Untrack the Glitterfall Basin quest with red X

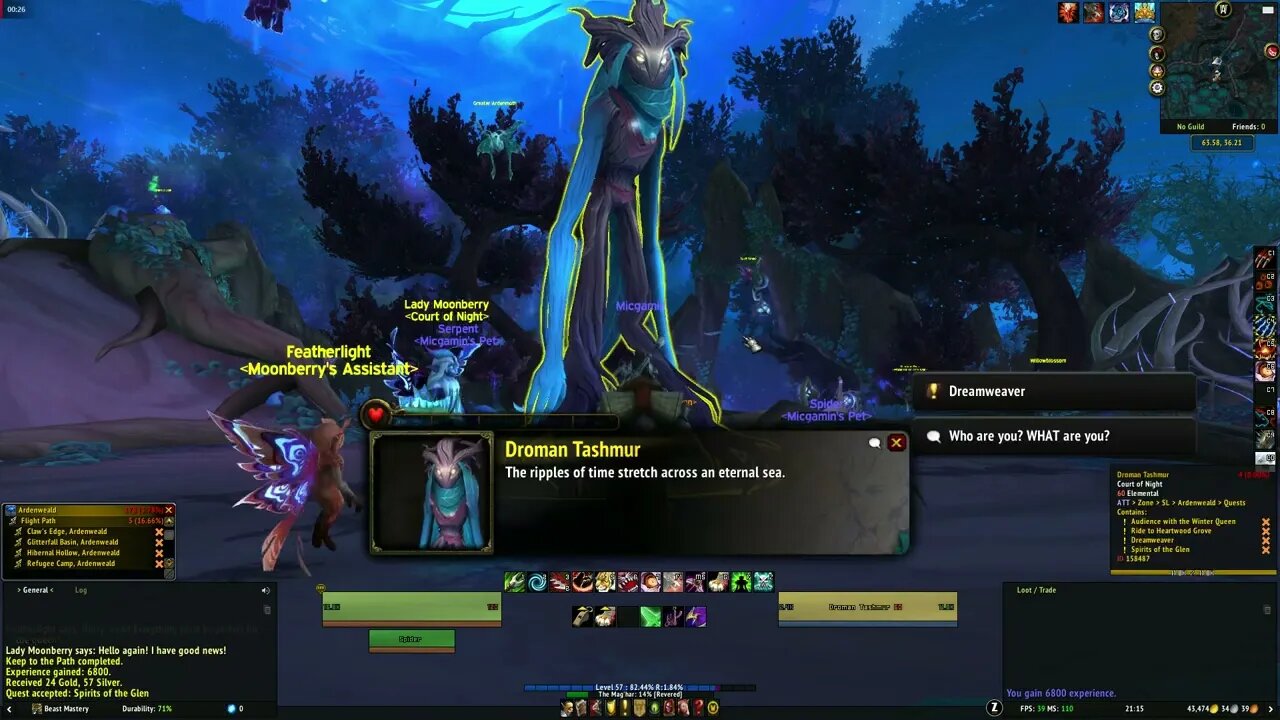click(158, 542)
